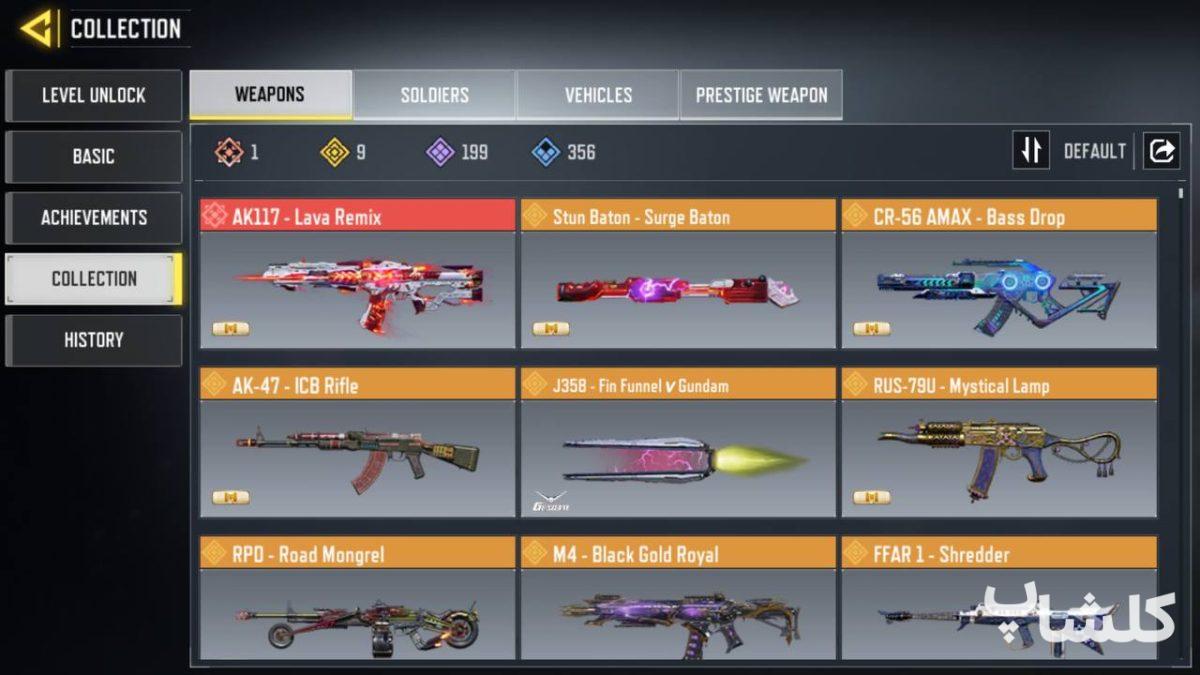Viewport: 1200px width, 675px height.
Task: Select the AK117 - Lava Remix card
Action: [357, 275]
